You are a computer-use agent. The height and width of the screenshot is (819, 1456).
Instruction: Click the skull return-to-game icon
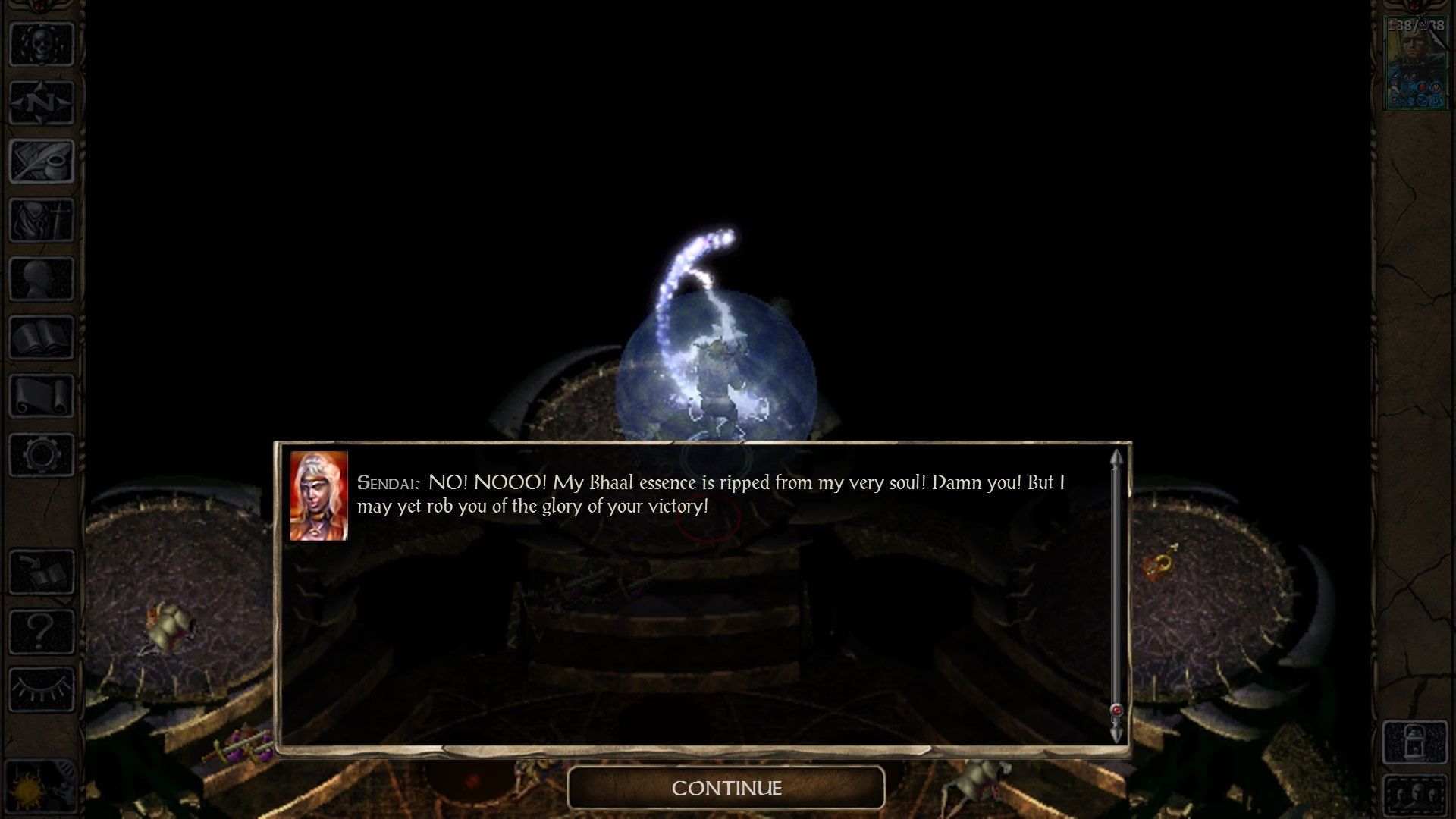click(x=42, y=44)
